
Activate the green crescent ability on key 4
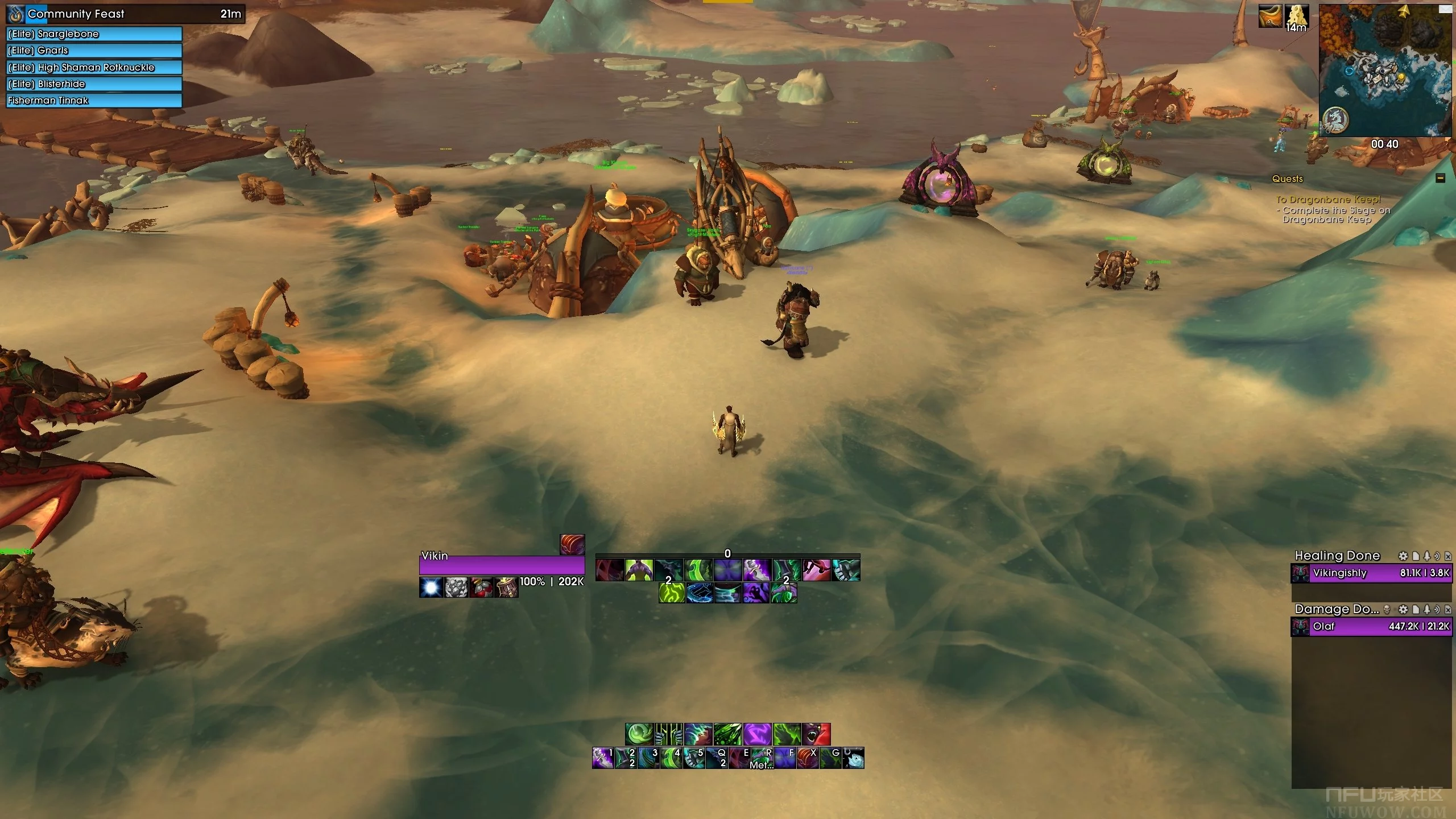(x=671, y=758)
